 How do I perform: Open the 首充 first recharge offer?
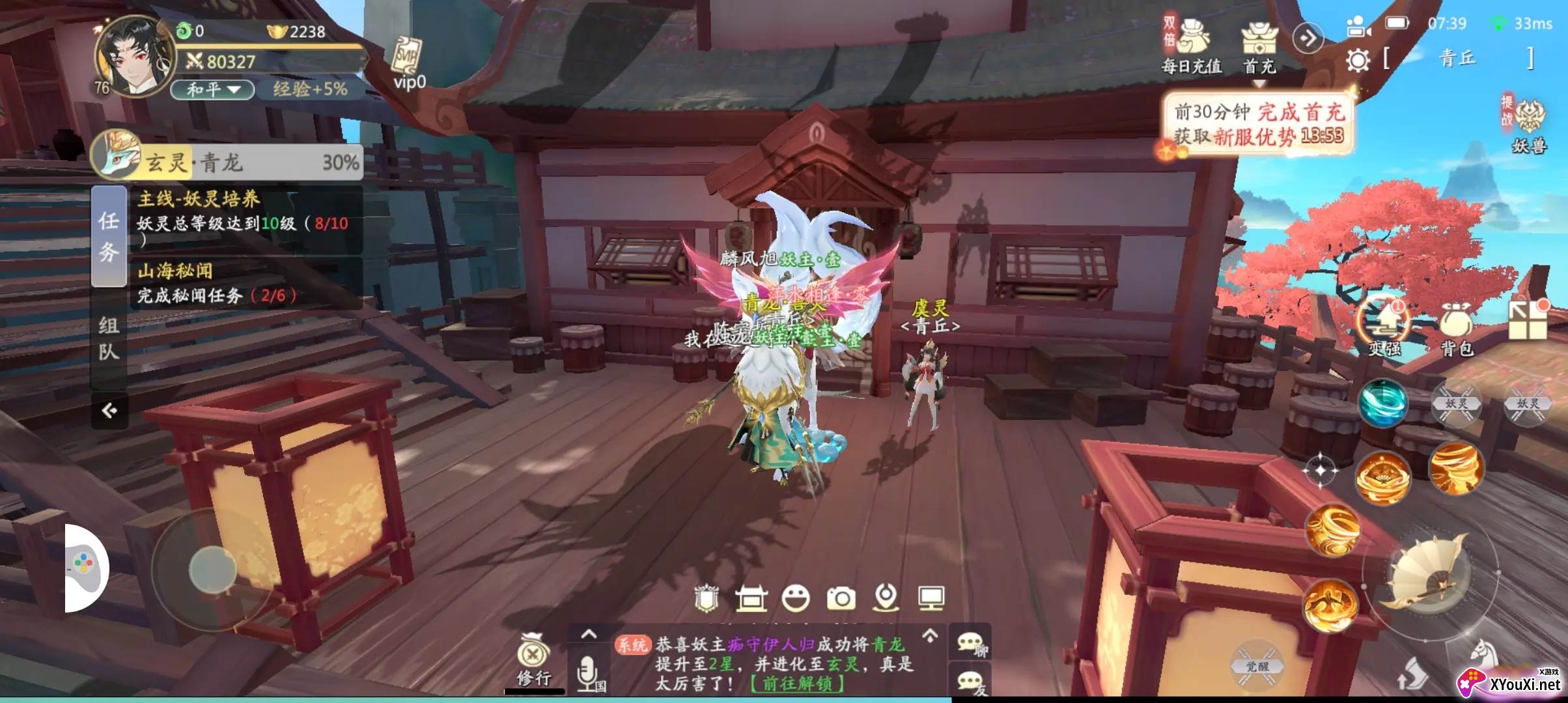pyautogui.click(x=1259, y=46)
